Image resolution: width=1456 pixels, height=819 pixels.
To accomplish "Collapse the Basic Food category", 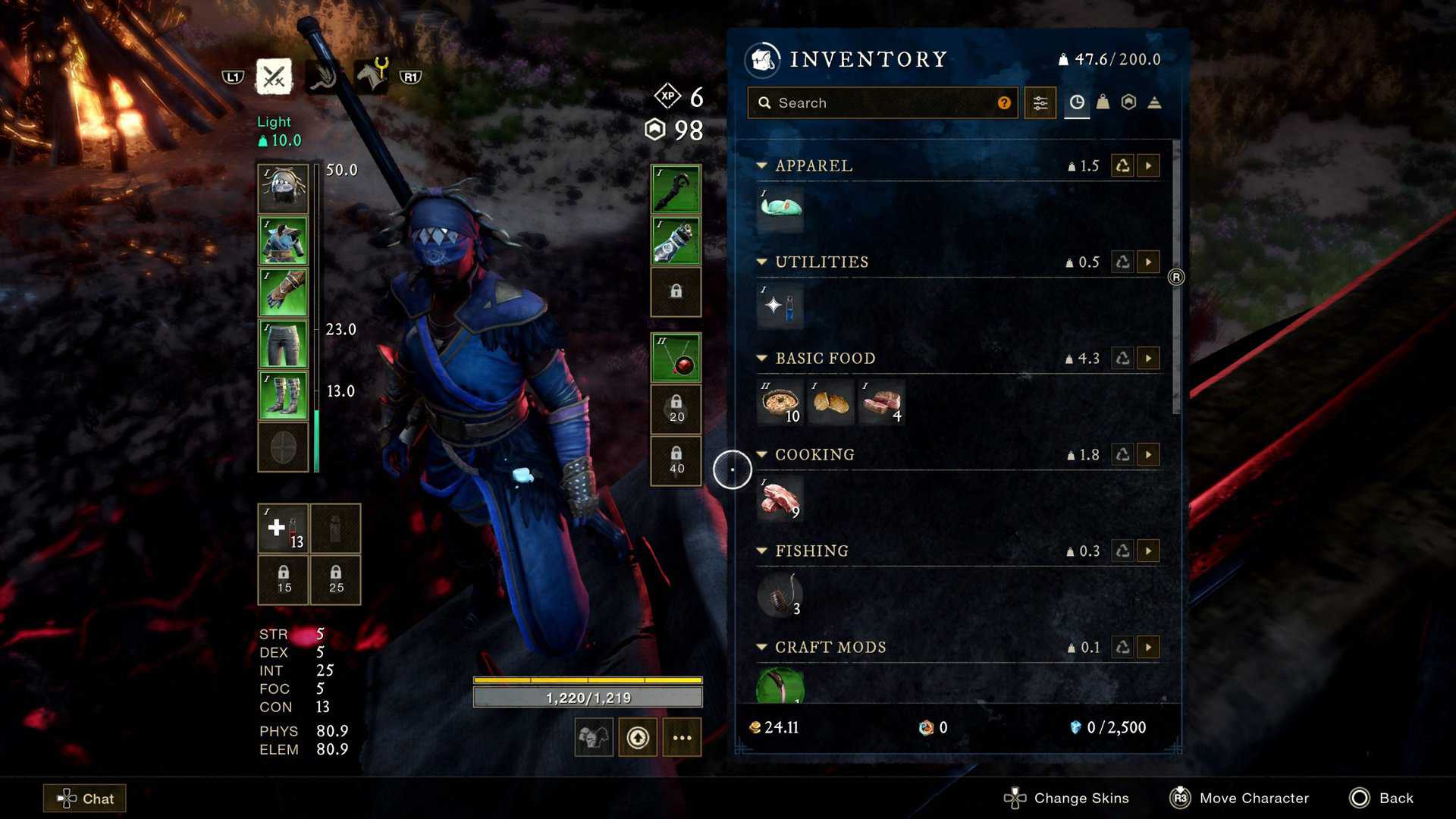I will [x=761, y=358].
